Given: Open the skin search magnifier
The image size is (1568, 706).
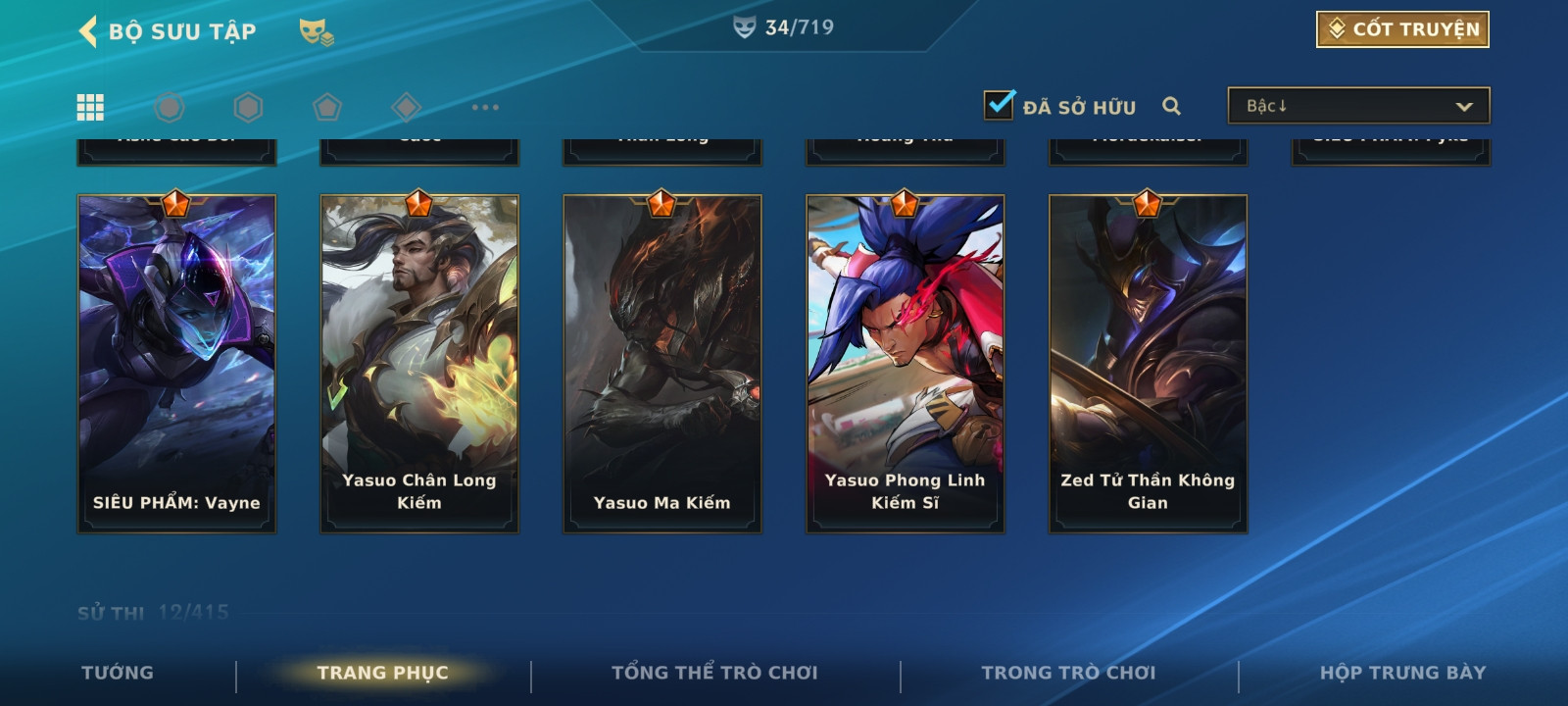Looking at the screenshot, I should [1171, 106].
